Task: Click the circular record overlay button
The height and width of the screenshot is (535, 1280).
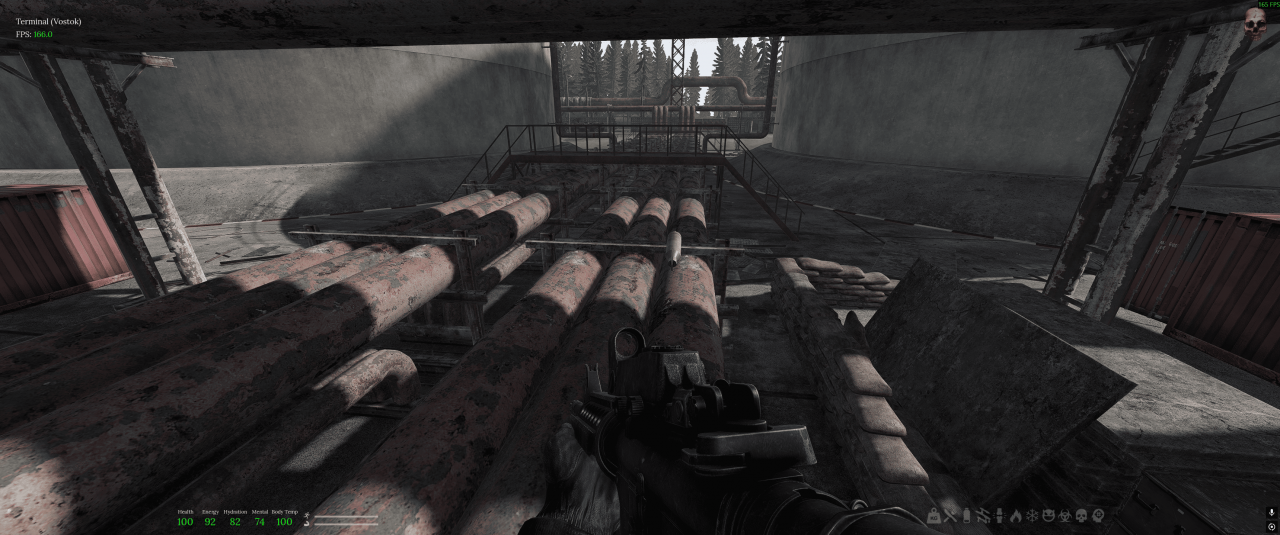Action: click(x=1271, y=527)
